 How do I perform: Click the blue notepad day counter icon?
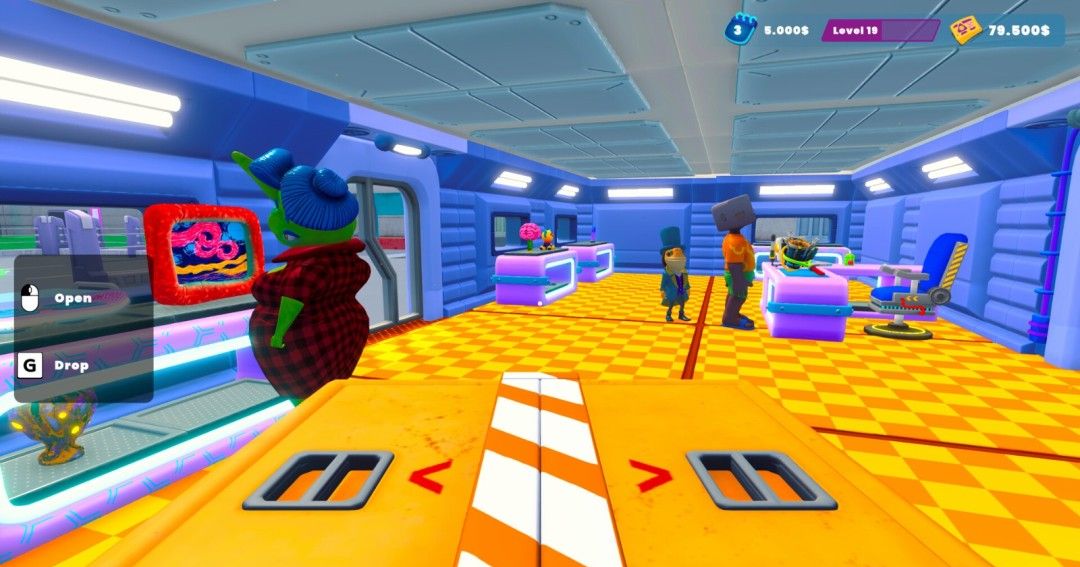pos(739,30)
